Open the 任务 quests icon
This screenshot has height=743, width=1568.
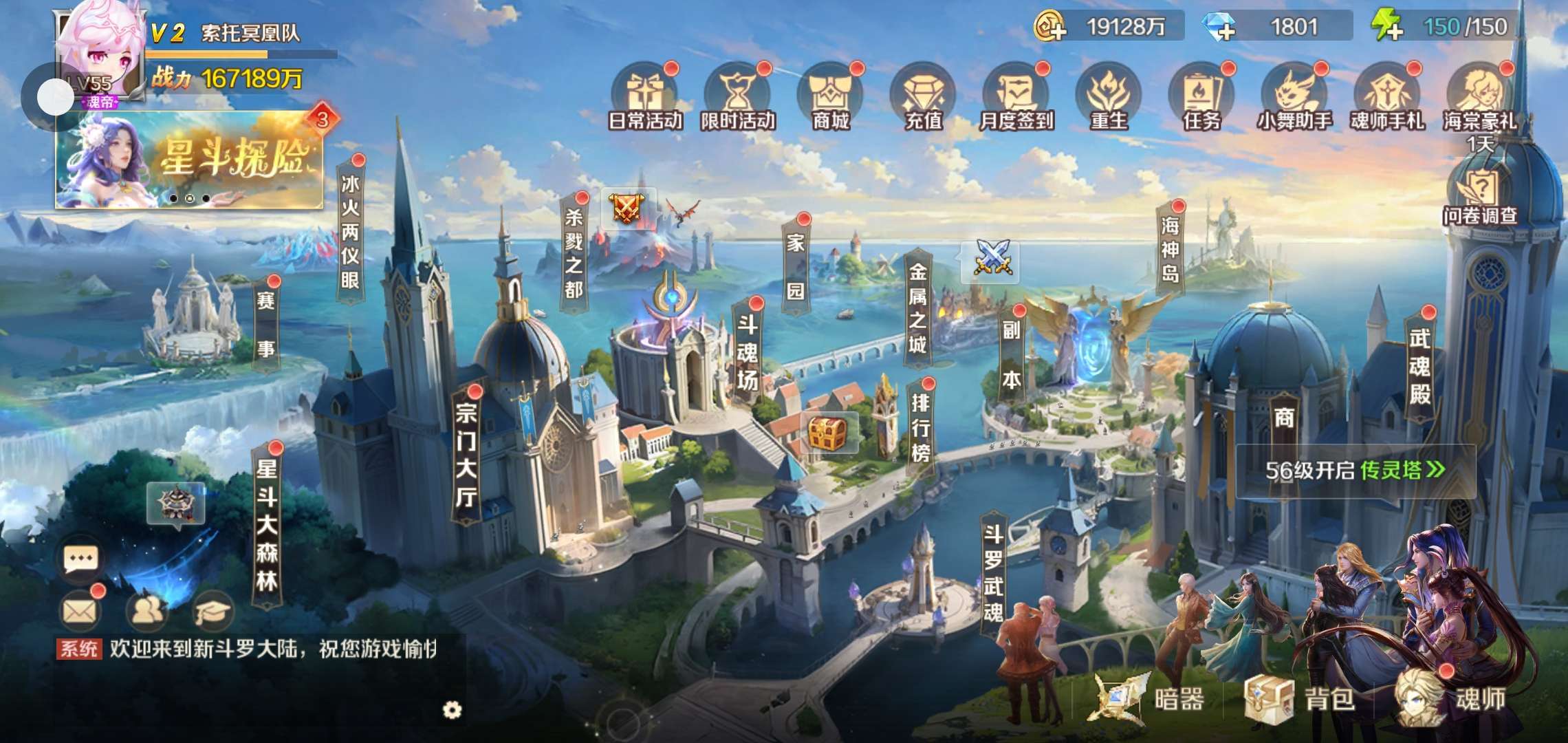click(x=1201, y=96)
